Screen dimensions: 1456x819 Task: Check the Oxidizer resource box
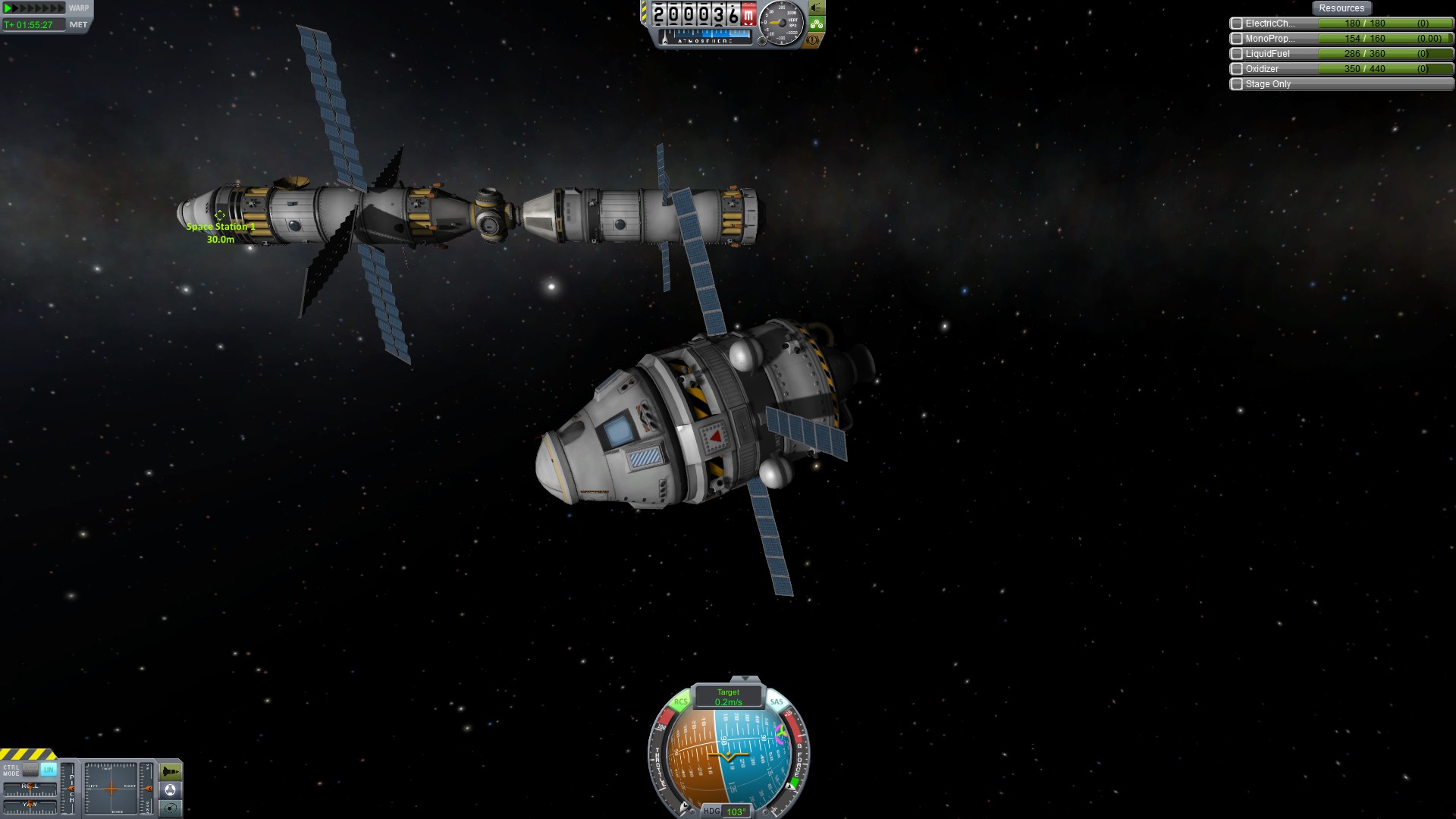tap(1237, 69)
